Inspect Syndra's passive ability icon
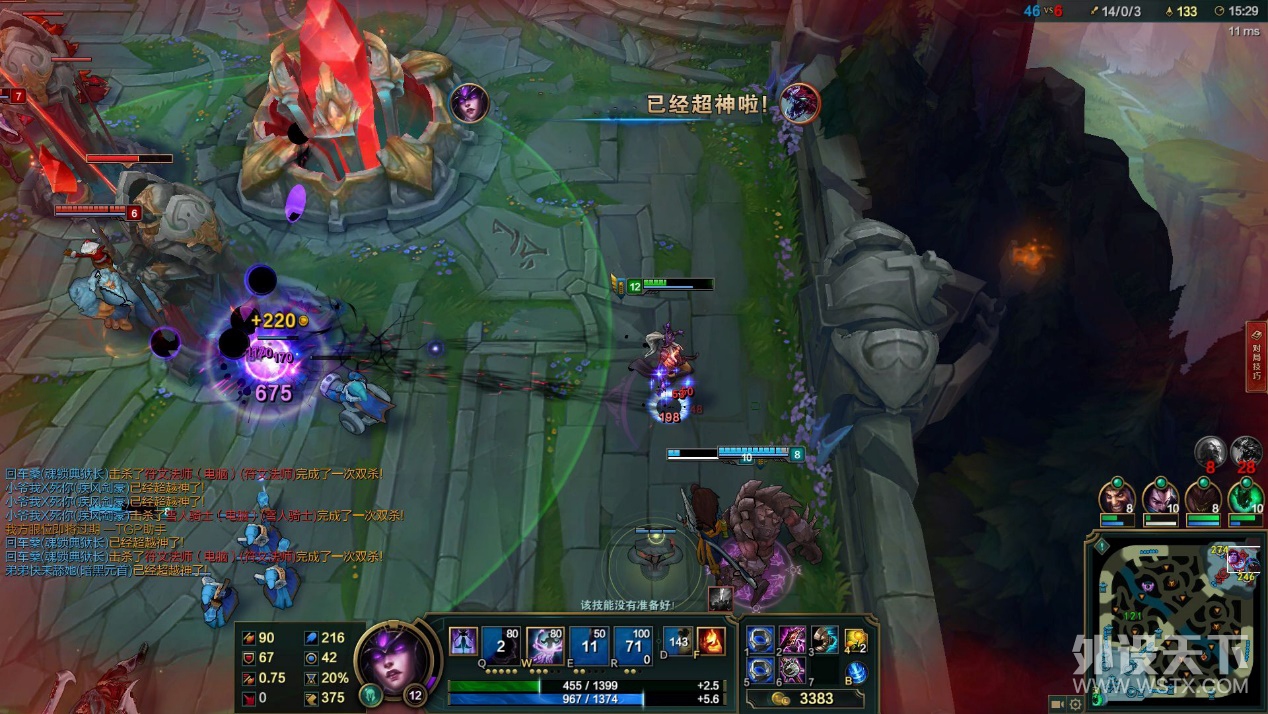Viewport: 1268px width, 714px height. pyautogui.click(x=462, y=641)
